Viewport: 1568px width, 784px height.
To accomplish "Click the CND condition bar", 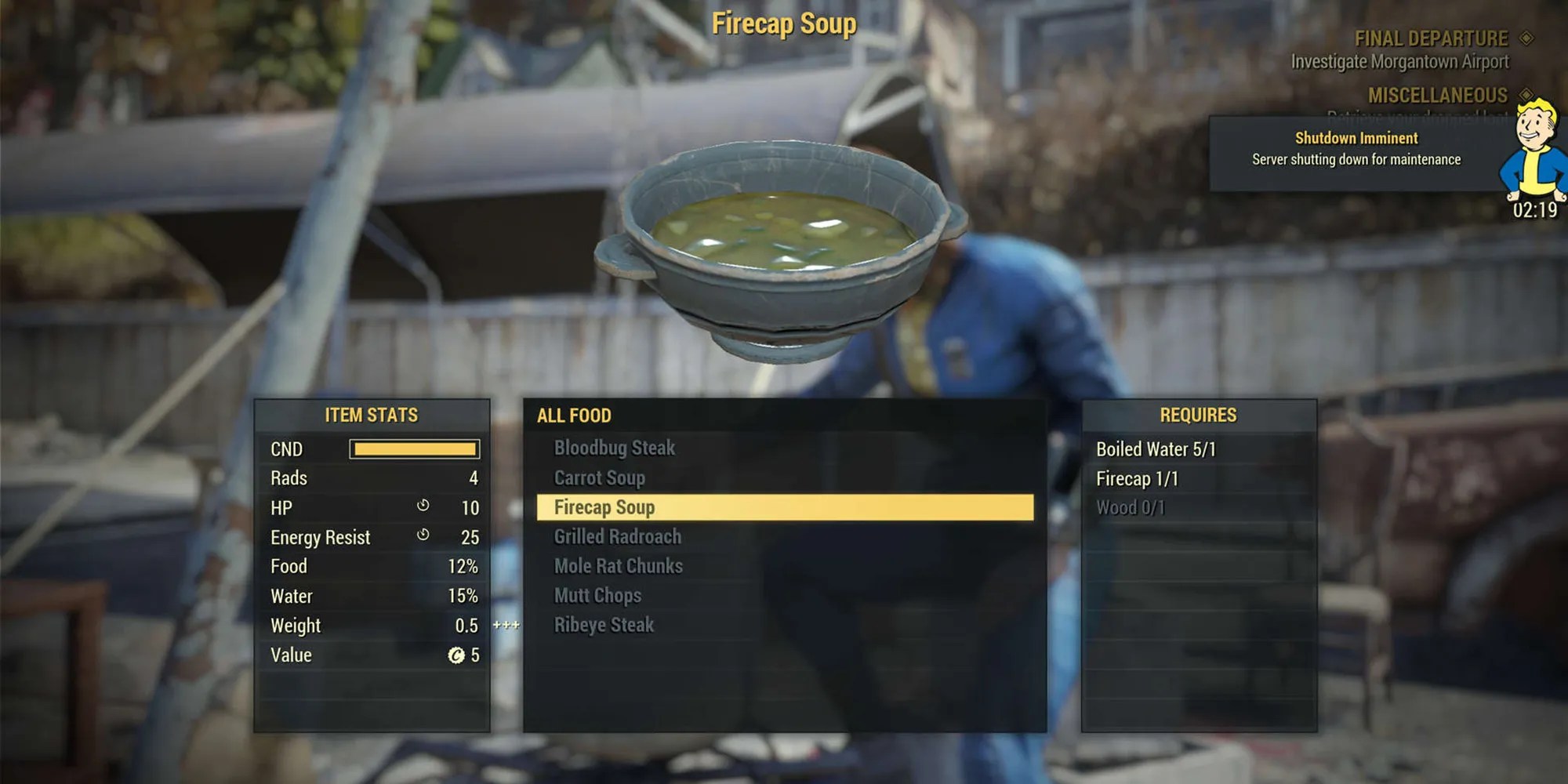I will coord(416,449).
